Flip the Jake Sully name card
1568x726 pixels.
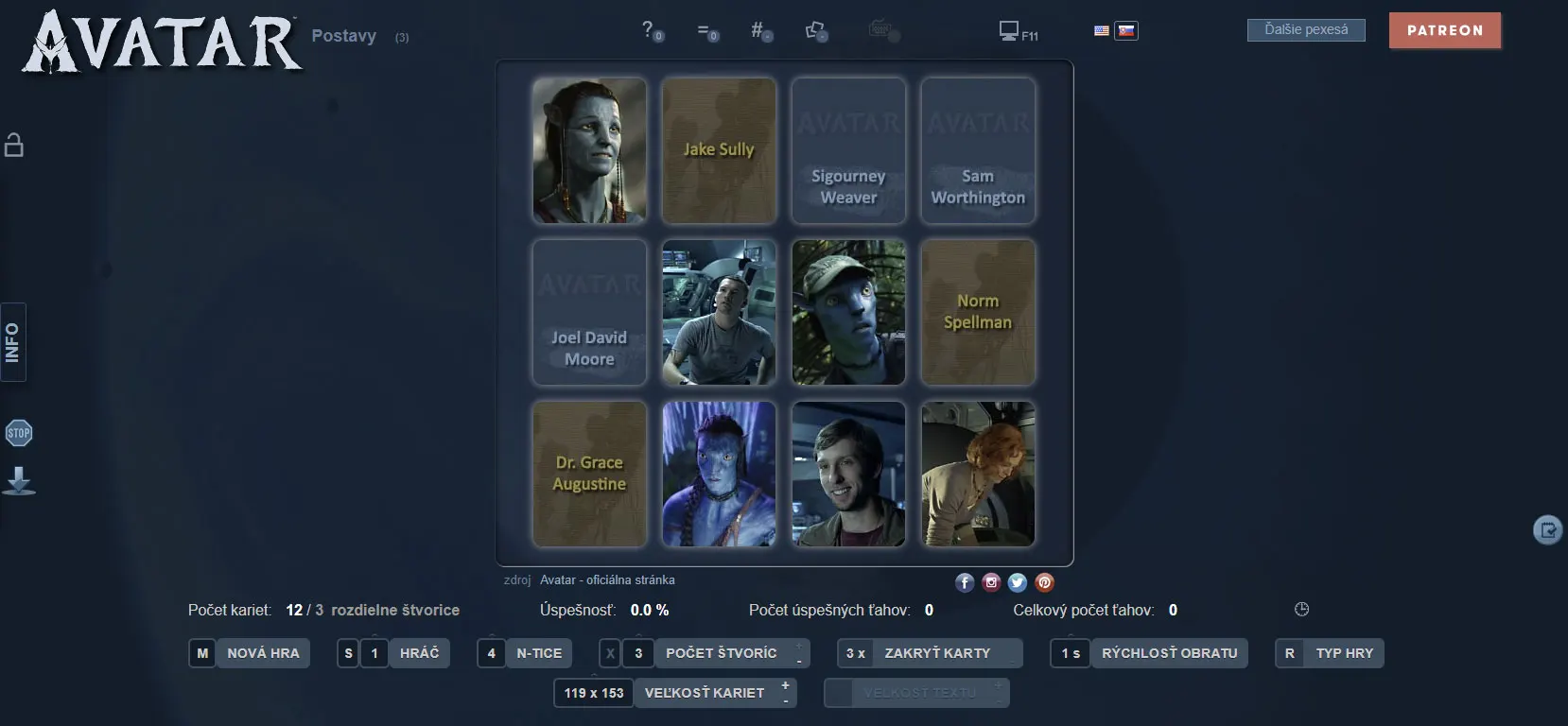coord(719,151)
